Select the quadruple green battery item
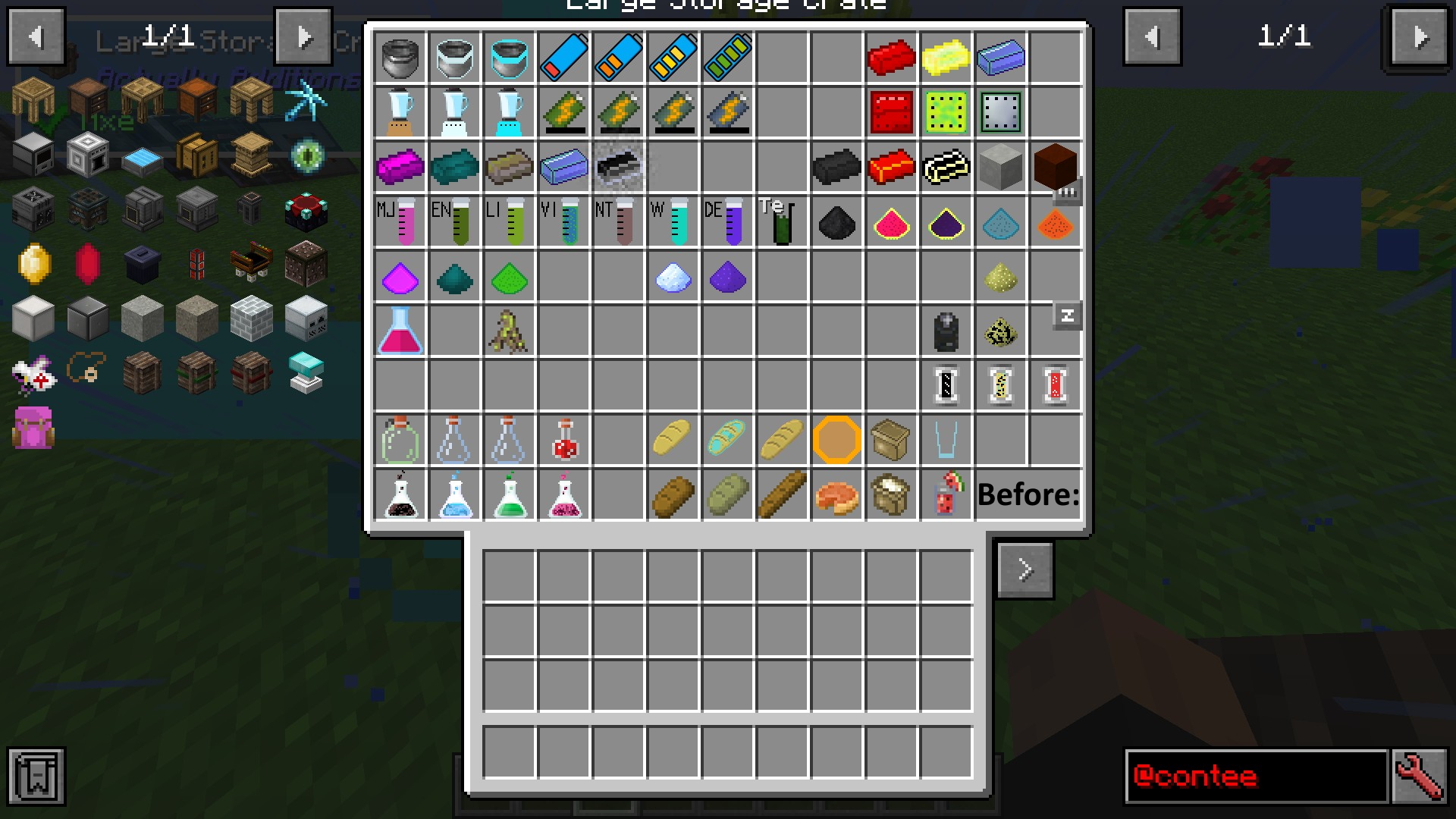This screenshot has height=819, width=1456. [727, 57]
